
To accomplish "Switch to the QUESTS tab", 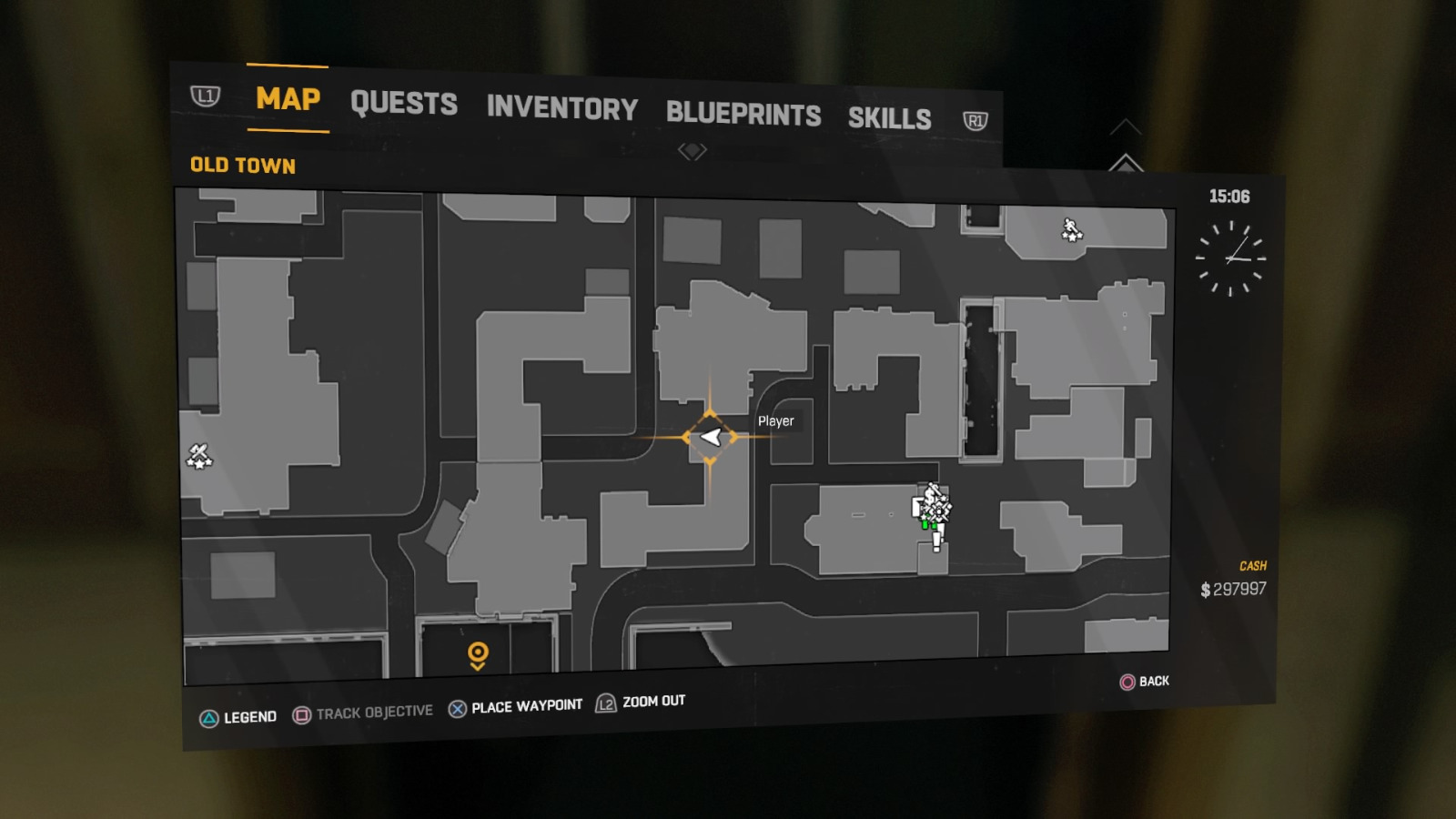I will 406,104.
